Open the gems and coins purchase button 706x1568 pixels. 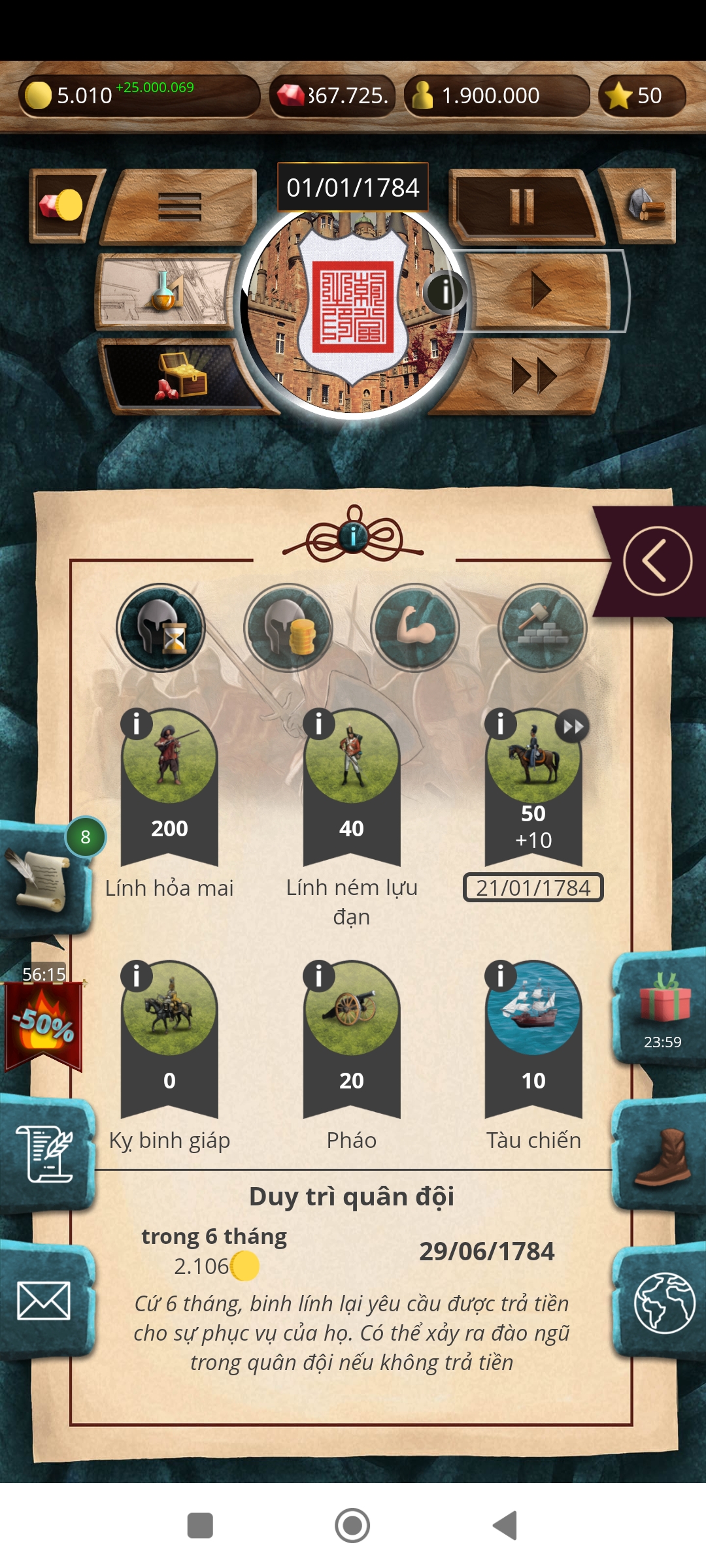[61, 206]
